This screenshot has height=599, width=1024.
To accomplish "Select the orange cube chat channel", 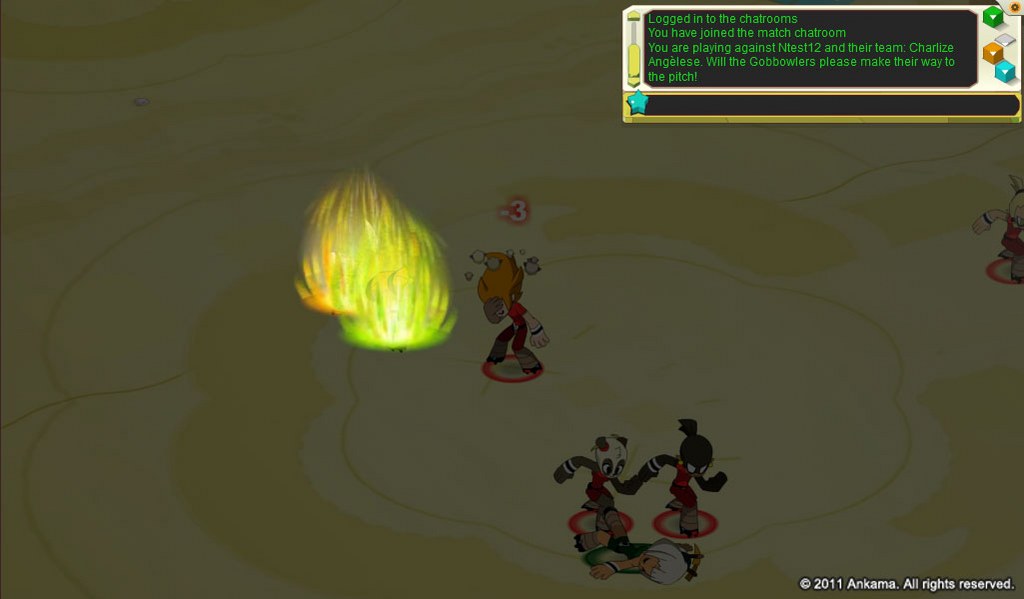I will [993, 52].
